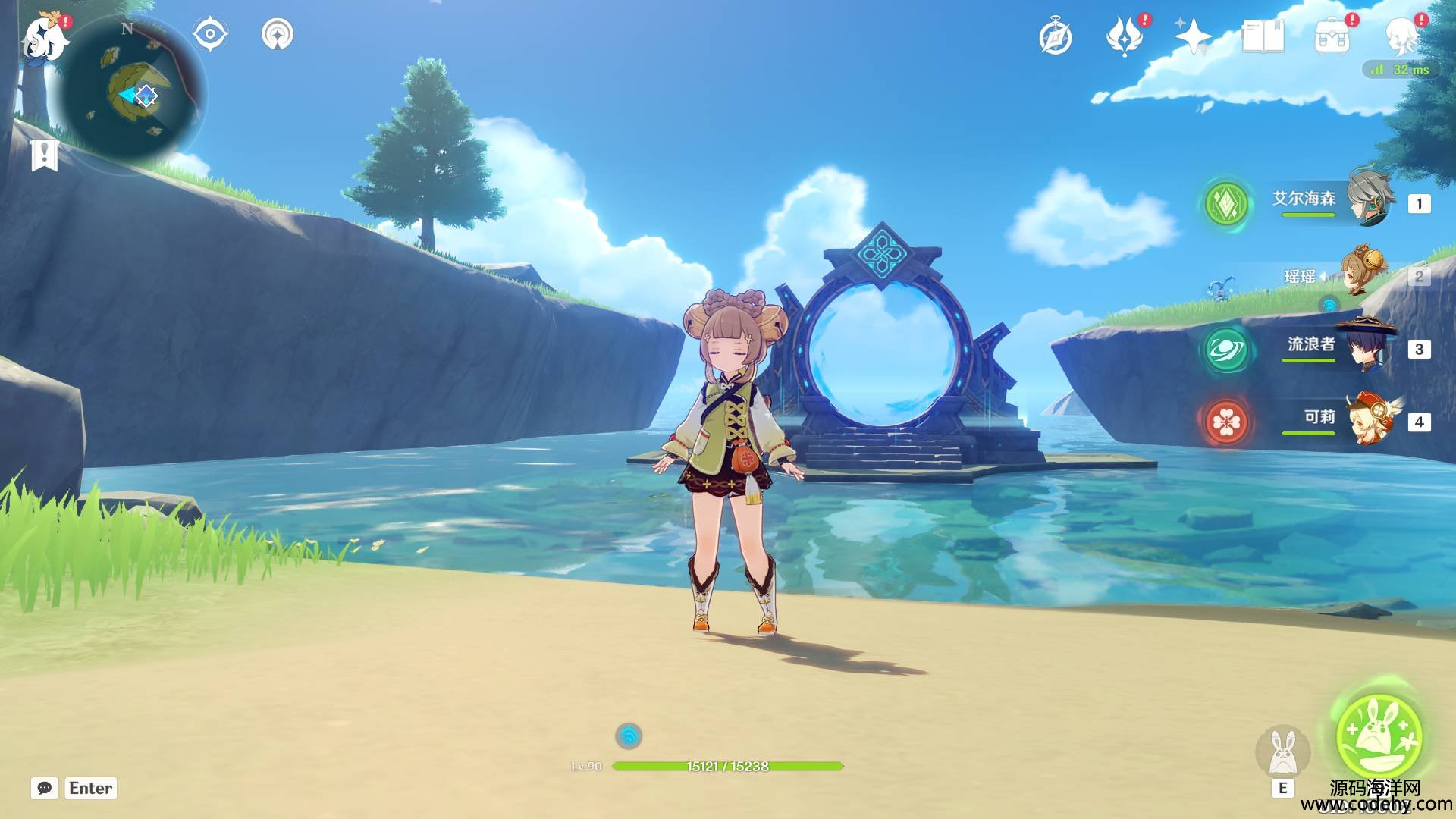Open the adventurer book icon
The width and height of the screenshot is (1456, 819).
tap(1263, 36)
